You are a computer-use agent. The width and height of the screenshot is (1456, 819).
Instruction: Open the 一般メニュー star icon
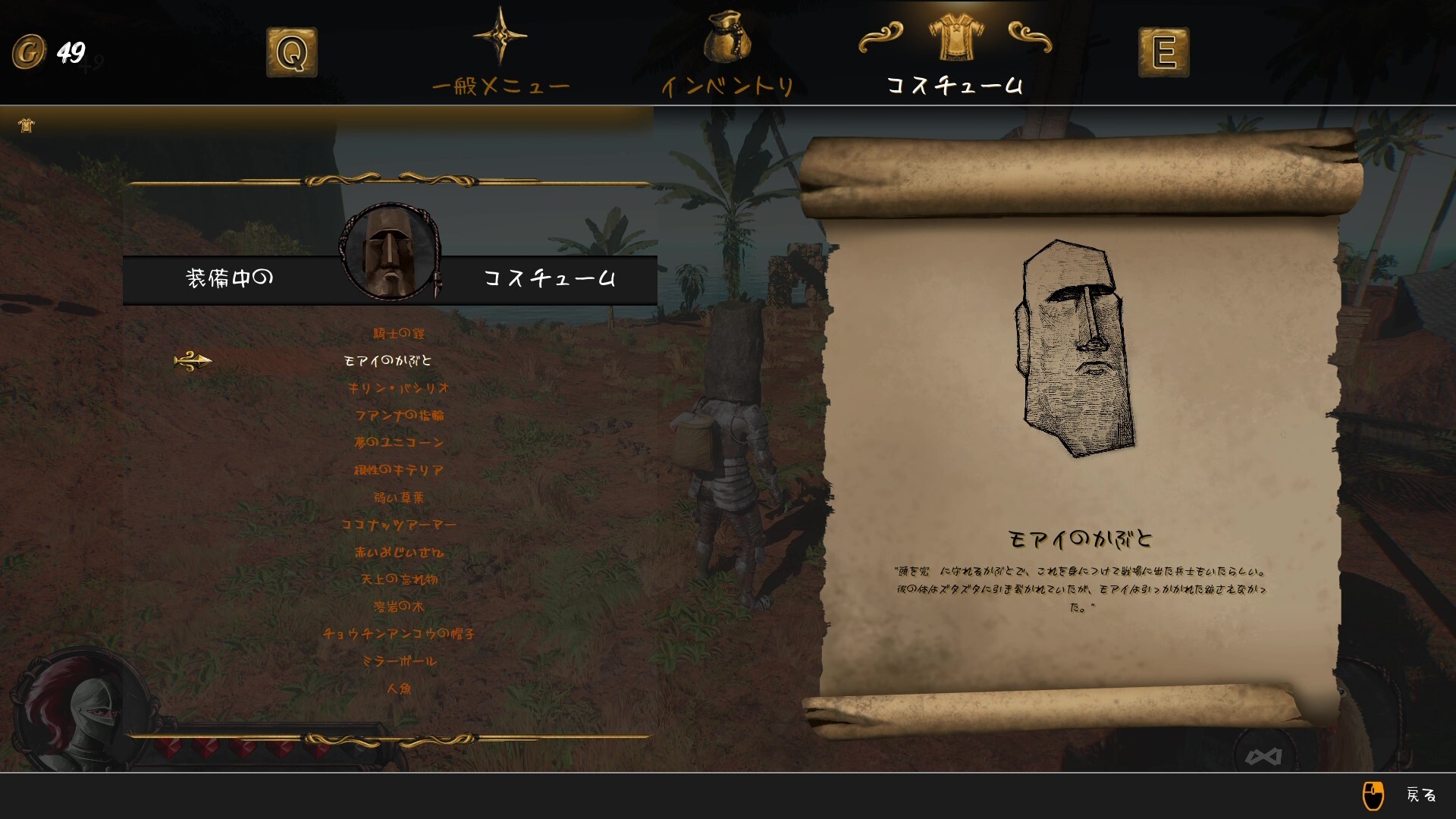pyautogui.click(x=501, y=36)
